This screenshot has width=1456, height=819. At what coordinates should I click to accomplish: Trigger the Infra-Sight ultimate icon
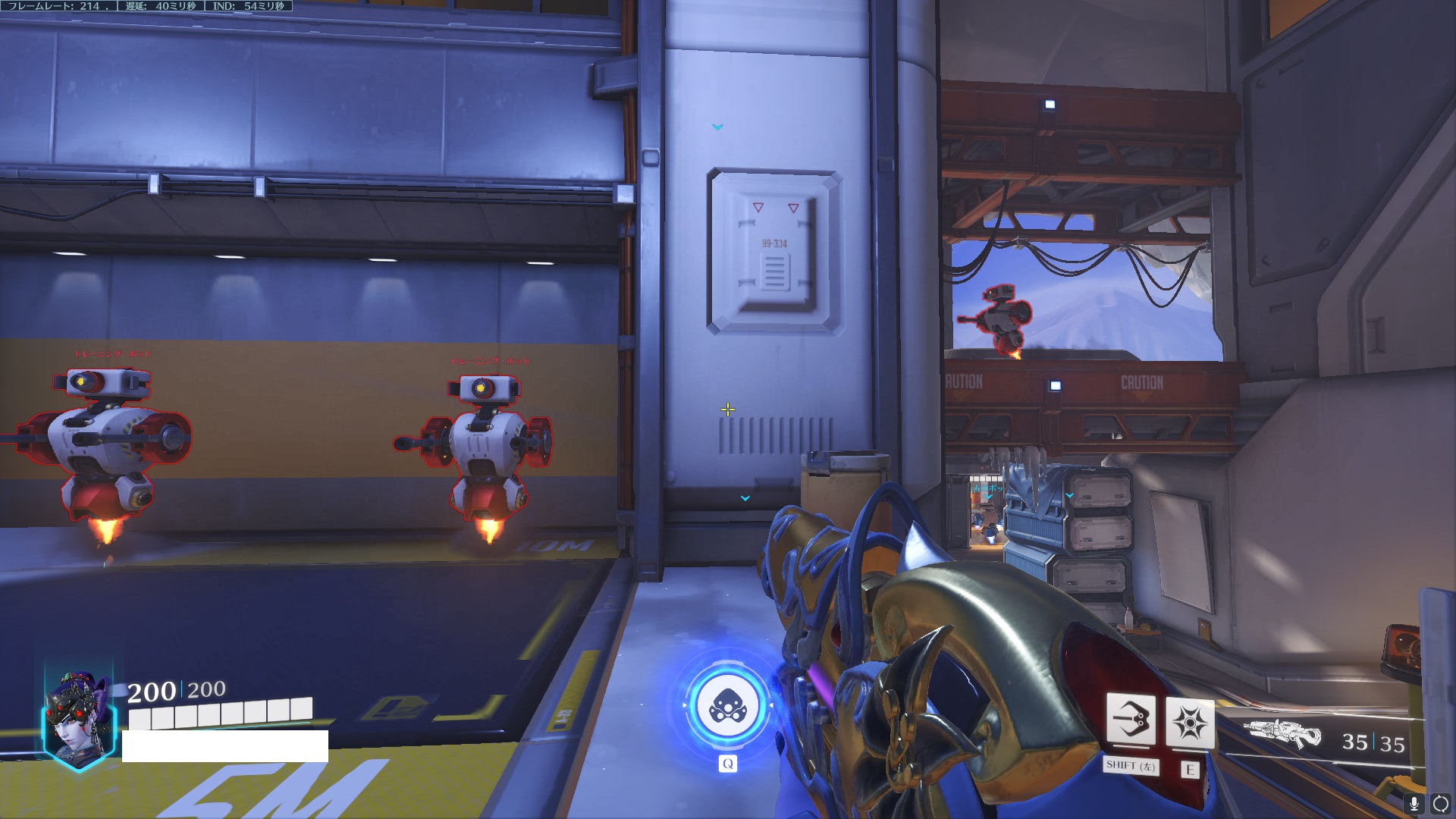coord(727,706)
